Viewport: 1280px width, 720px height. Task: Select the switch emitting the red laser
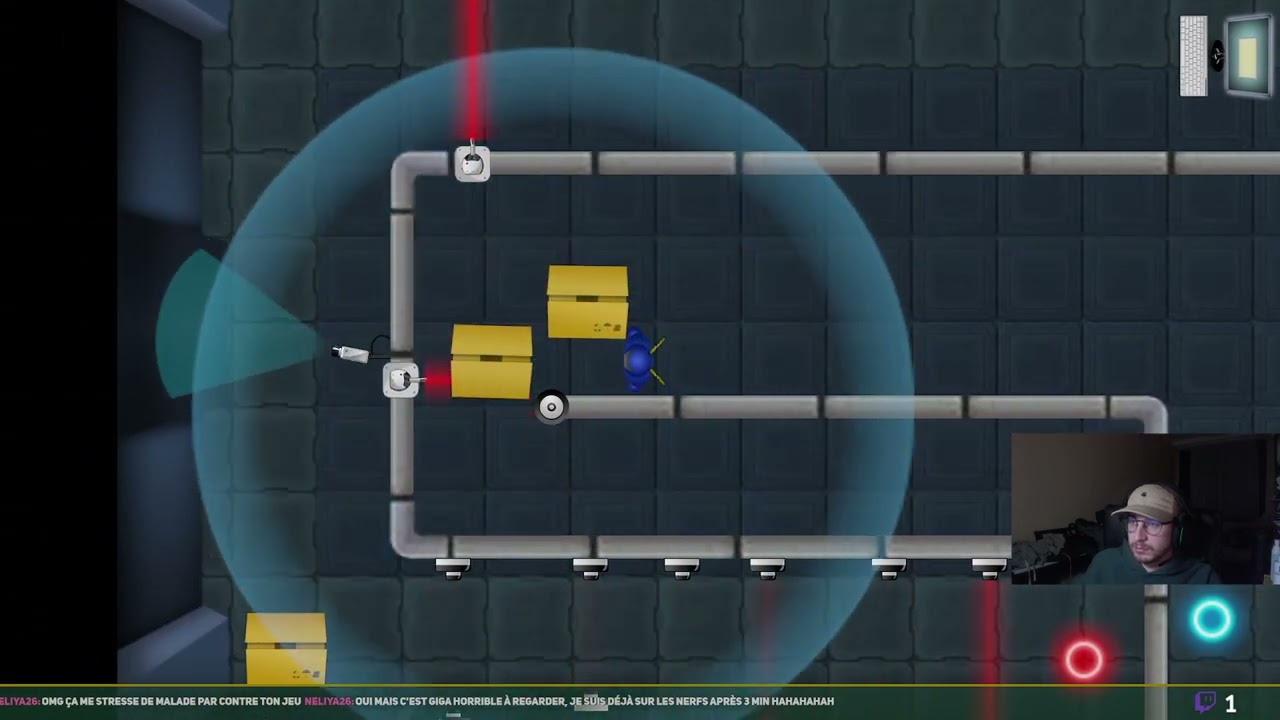[400, 380]
